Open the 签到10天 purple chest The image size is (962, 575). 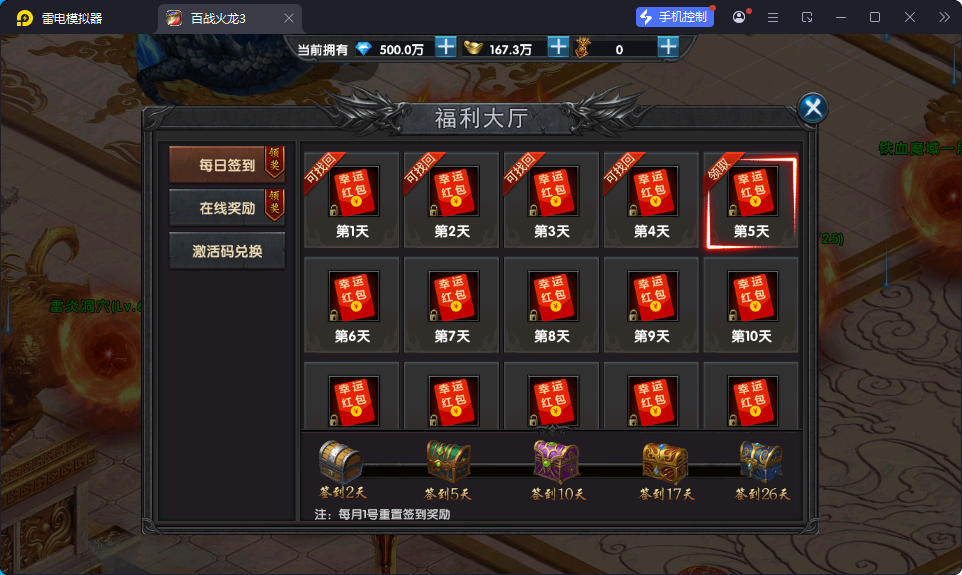[553, 461]
